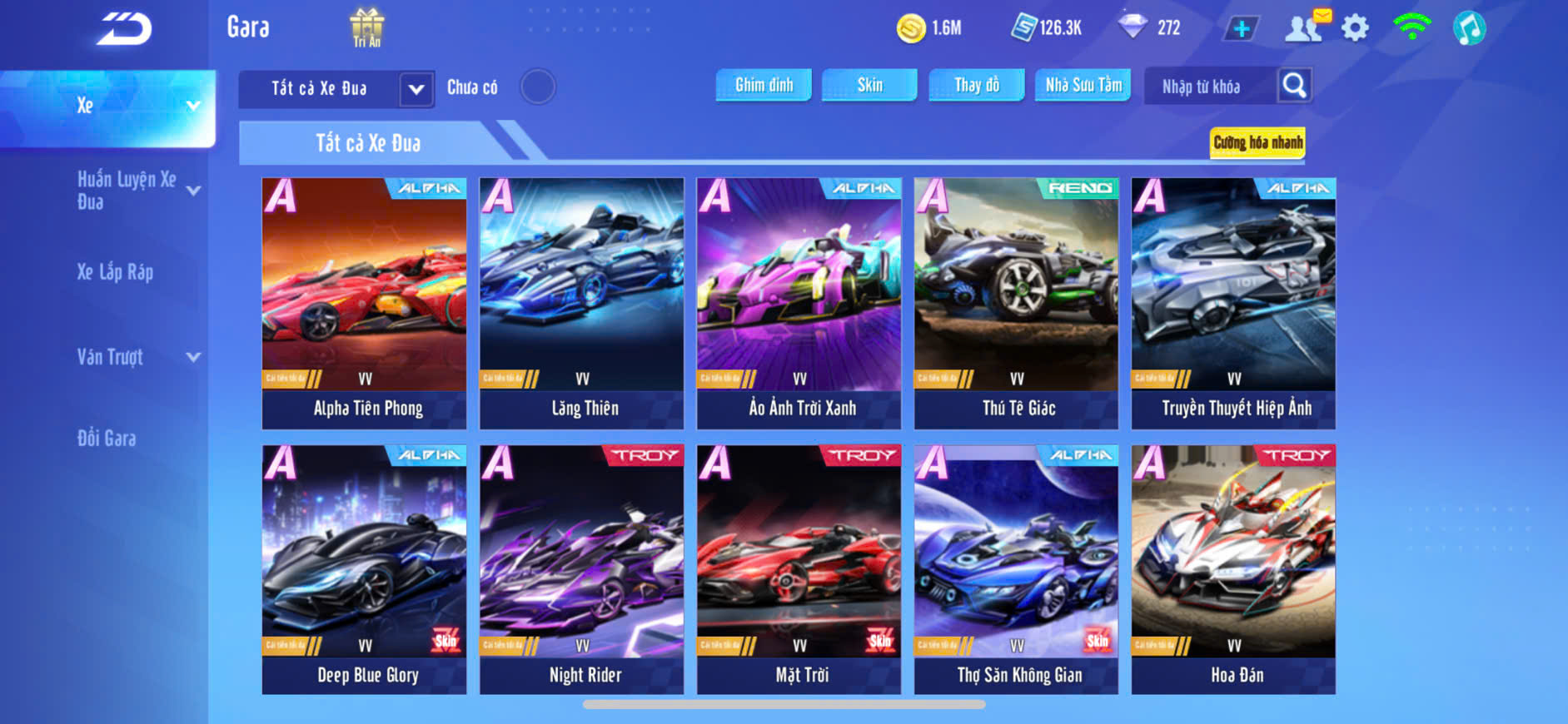Add diamonds with the plus button
1568x724 pixels.
click(x=1241, y=29)
